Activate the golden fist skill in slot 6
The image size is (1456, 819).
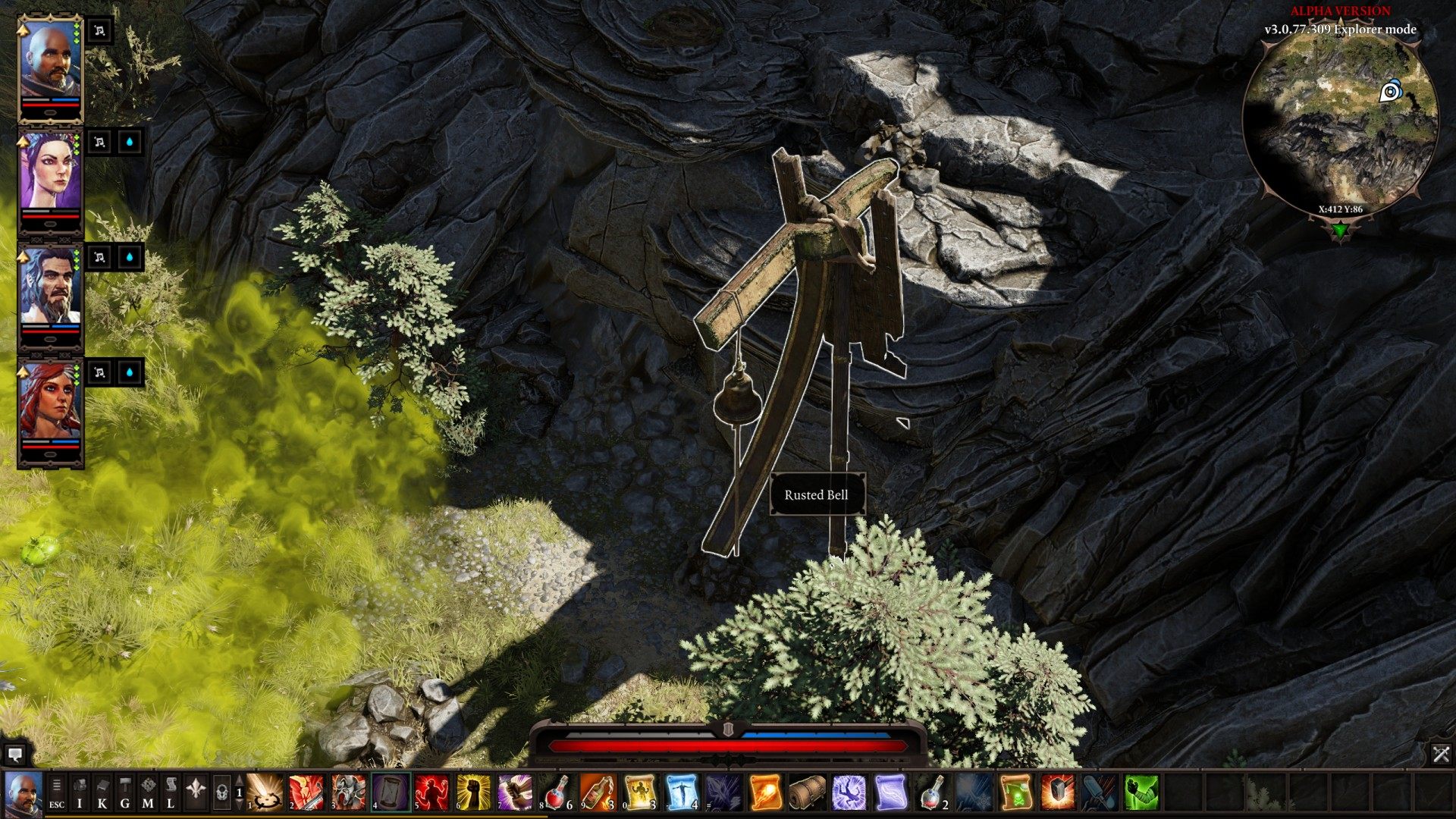pyautogui.click(x=474, y=792)
